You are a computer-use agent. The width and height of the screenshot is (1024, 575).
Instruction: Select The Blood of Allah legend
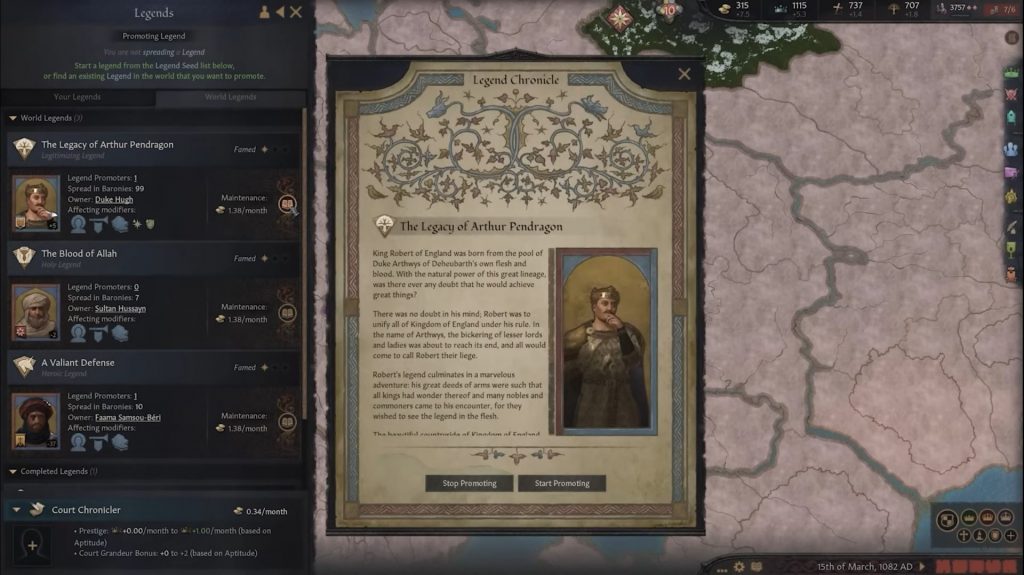coord(79,254)
